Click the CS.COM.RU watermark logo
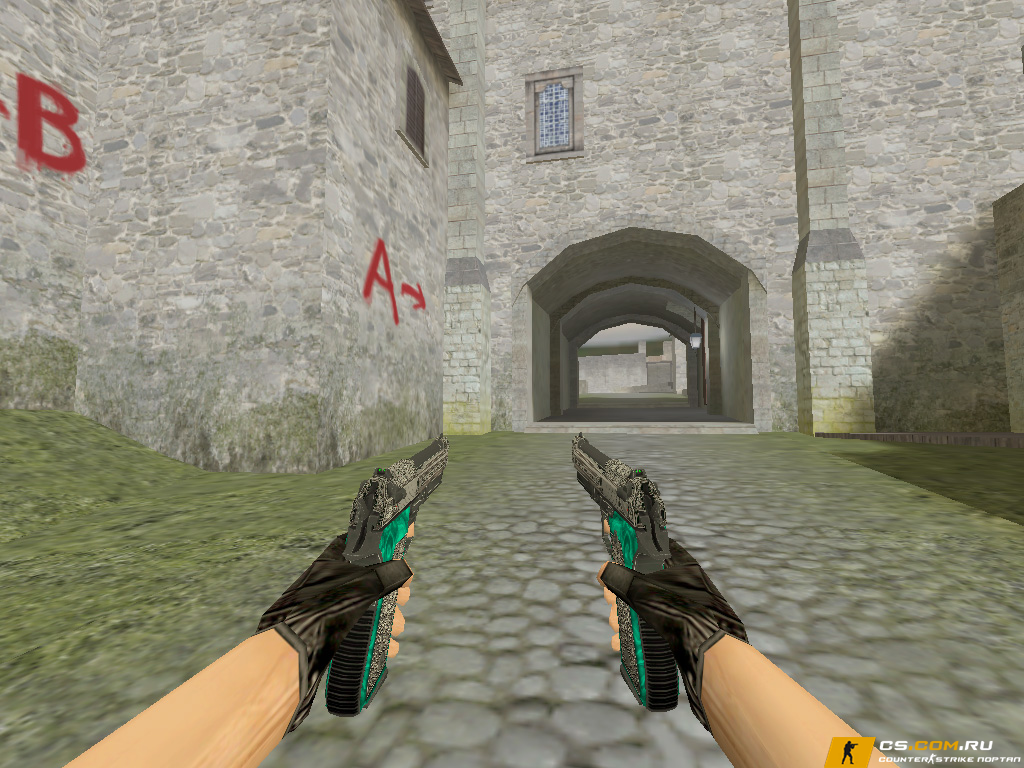Image resolution: width=1024 pixels, height=768 pixels. 924,751
